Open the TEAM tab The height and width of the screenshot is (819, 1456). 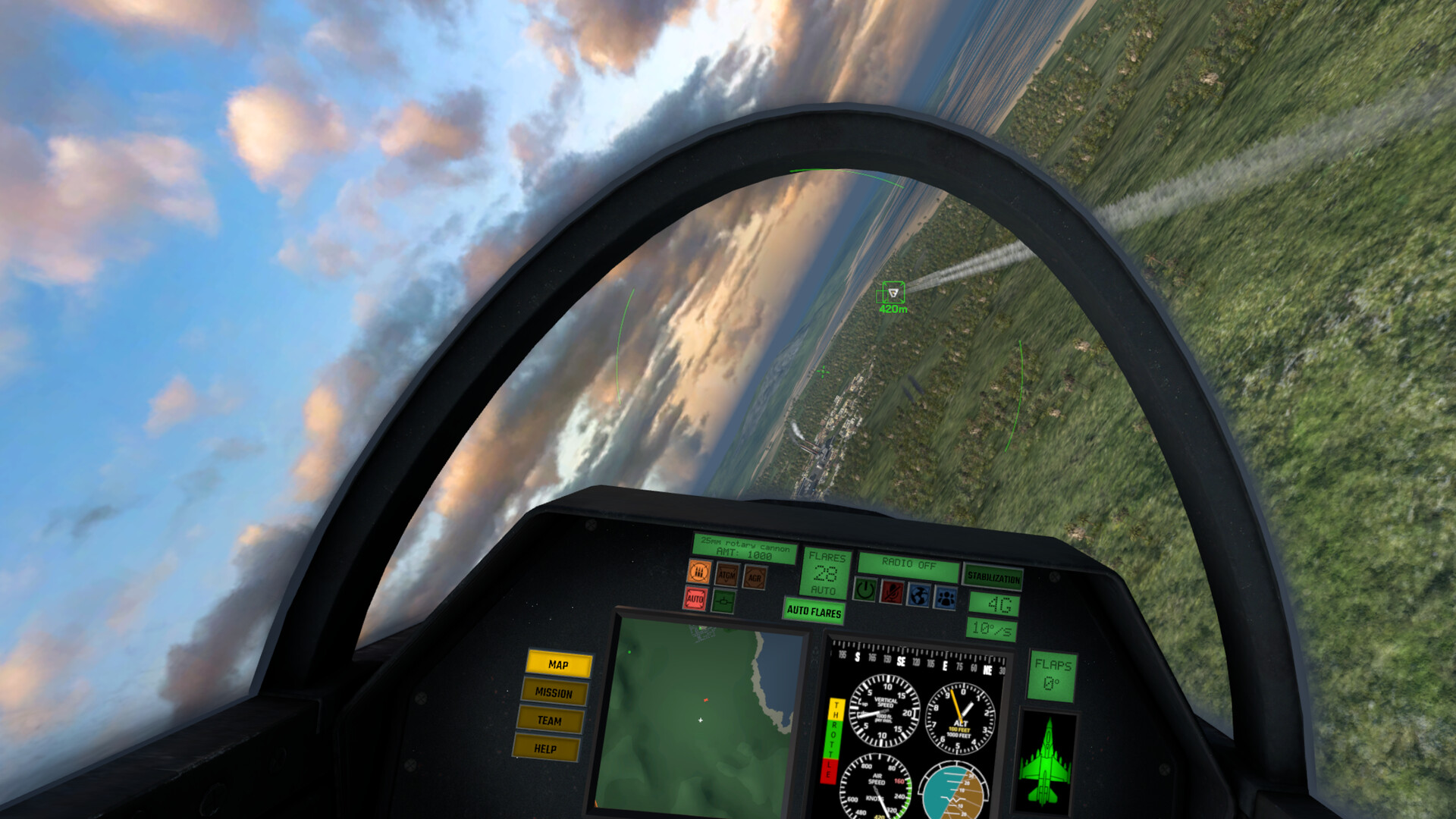(550, 722)
